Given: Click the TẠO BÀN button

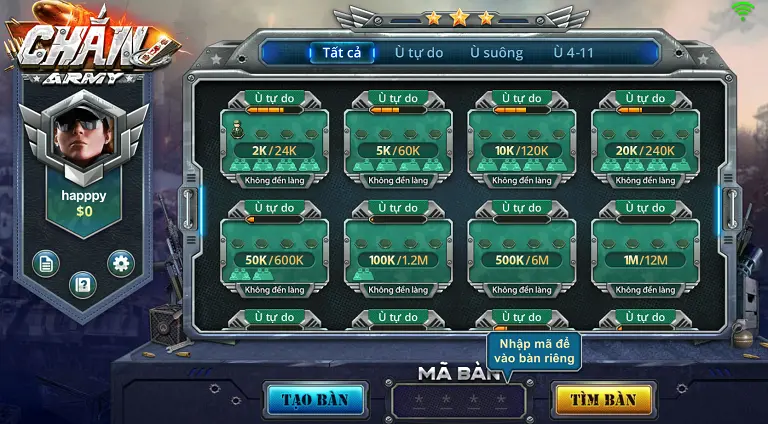Looking at the screenshot, I should [315, 399].
